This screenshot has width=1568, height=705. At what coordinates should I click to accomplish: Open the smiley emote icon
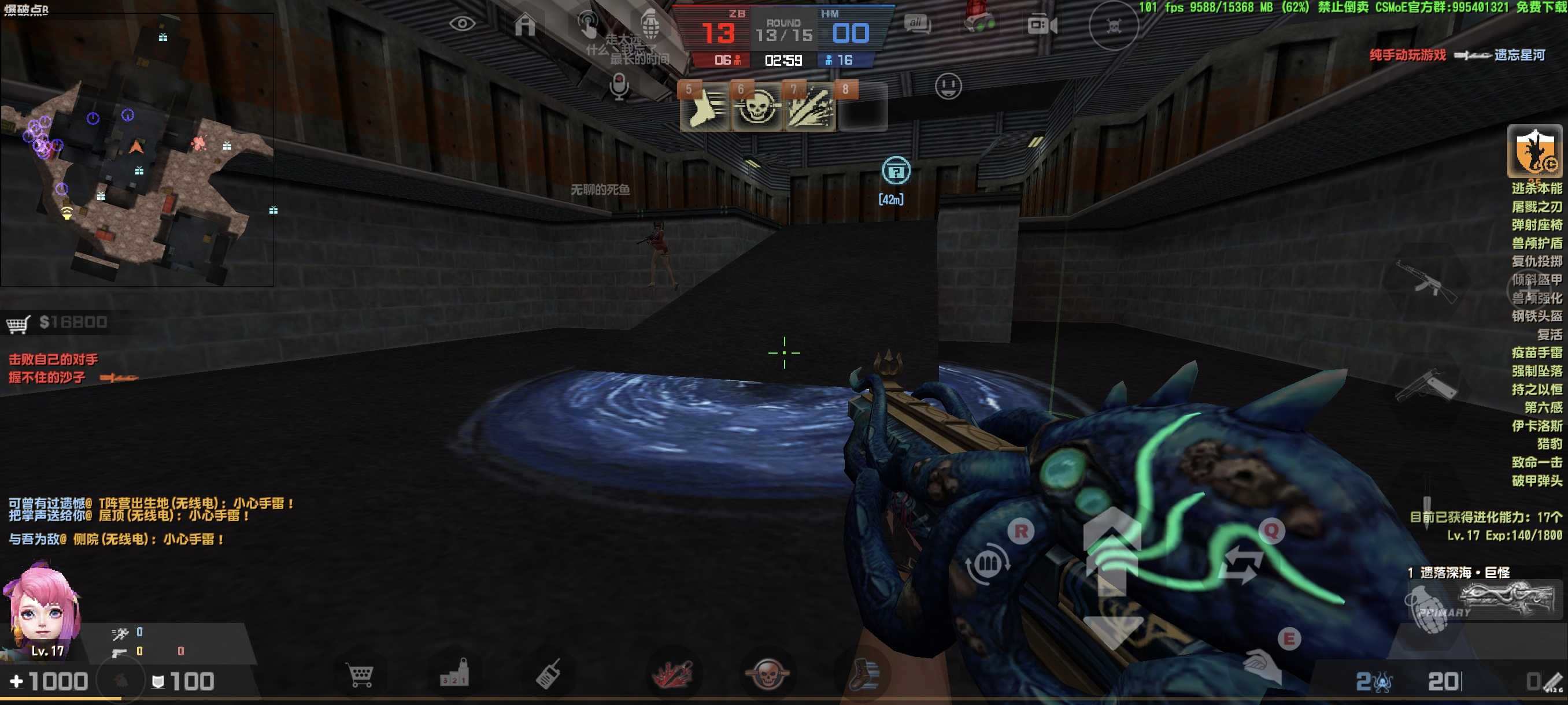(x=948, y=86)
